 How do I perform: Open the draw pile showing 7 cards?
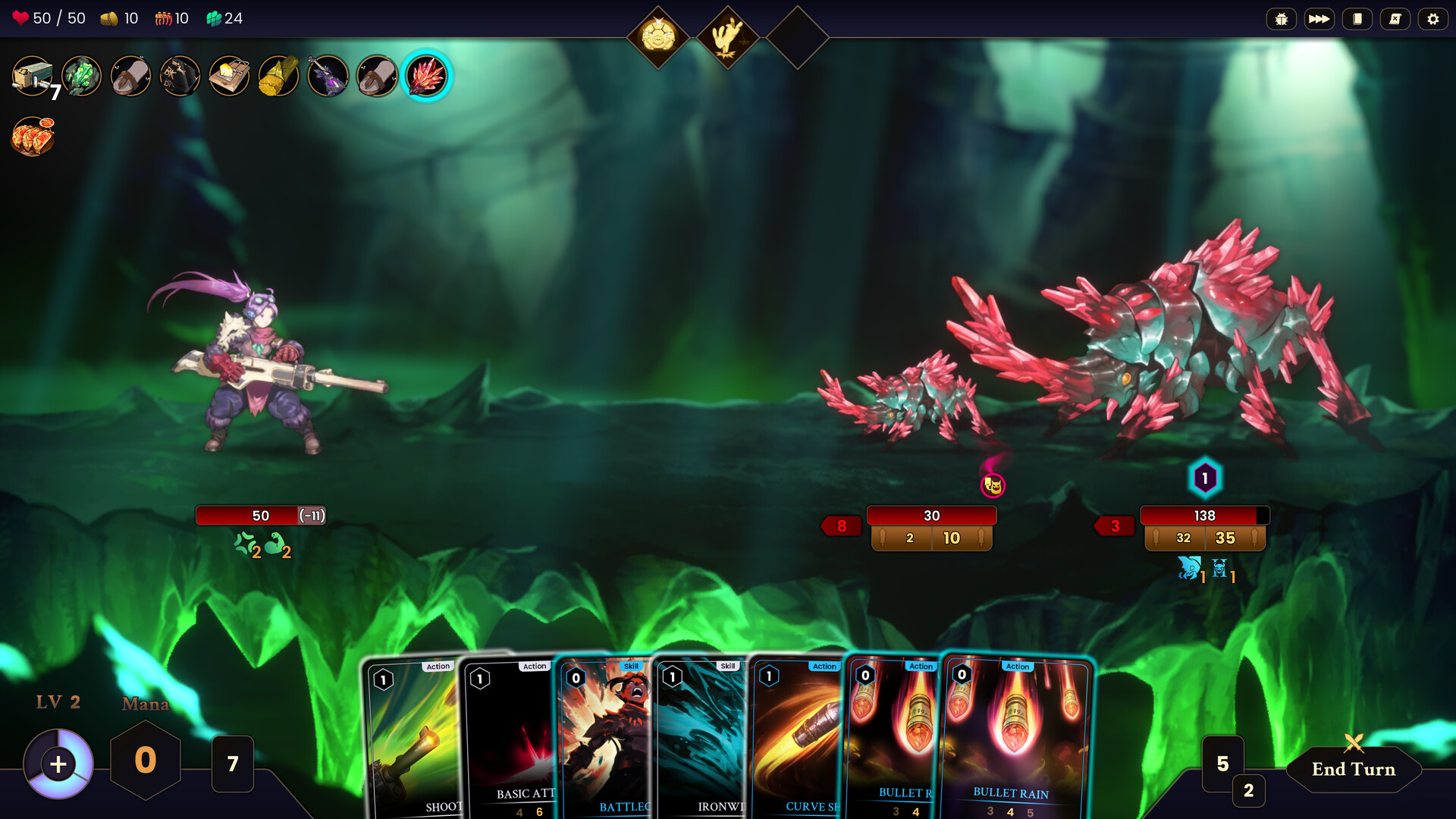(232, 764)
